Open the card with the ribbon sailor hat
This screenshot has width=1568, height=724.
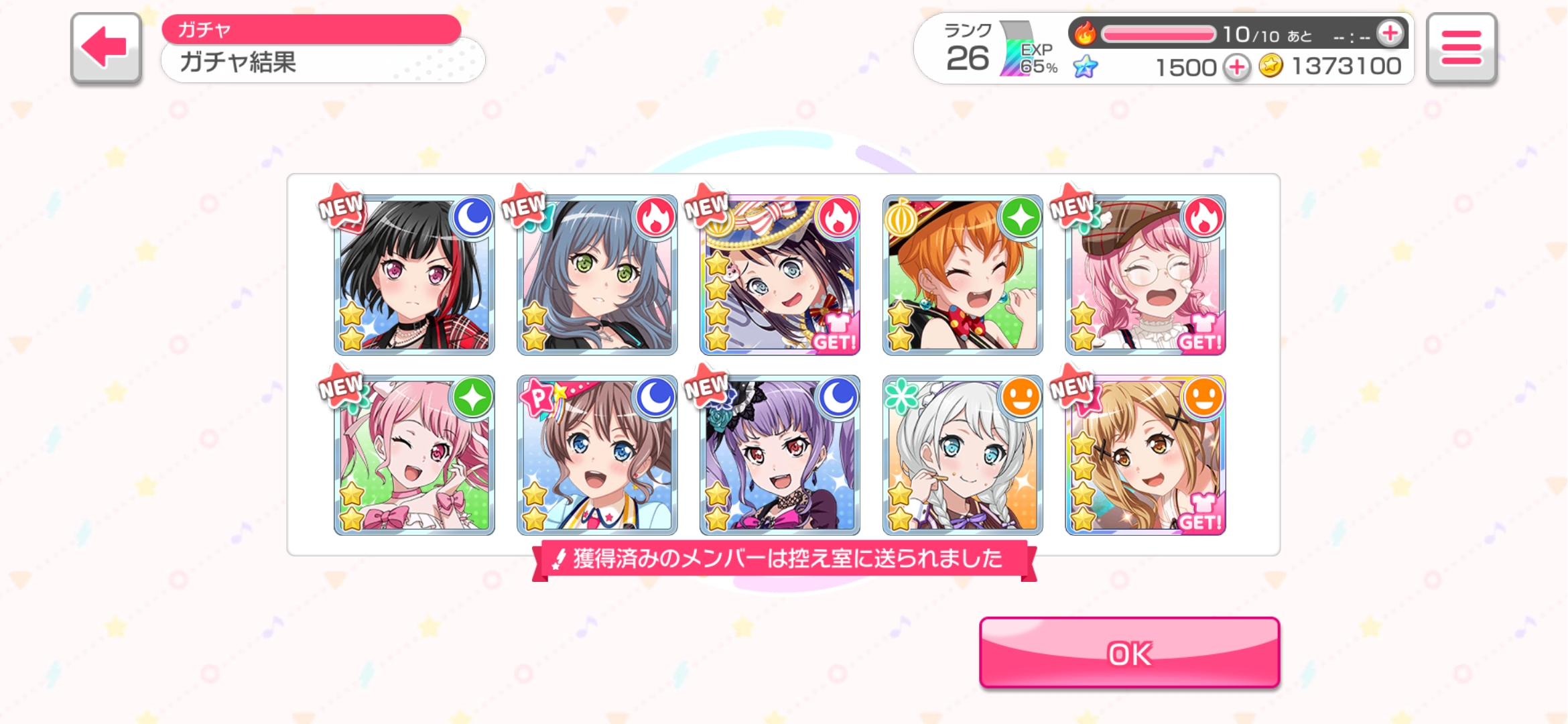pos(780,276)
